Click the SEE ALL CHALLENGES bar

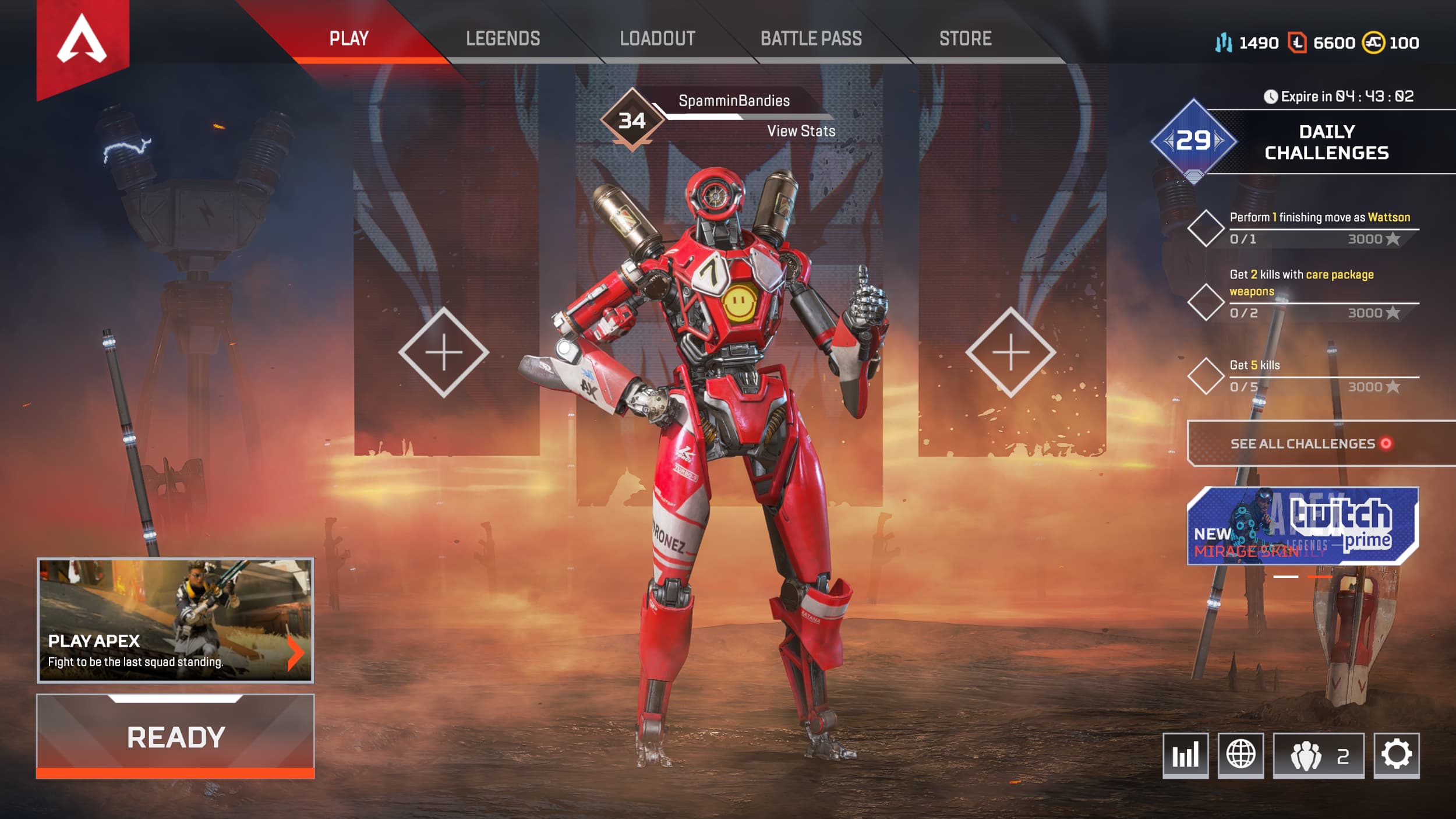coord(1316,443)
